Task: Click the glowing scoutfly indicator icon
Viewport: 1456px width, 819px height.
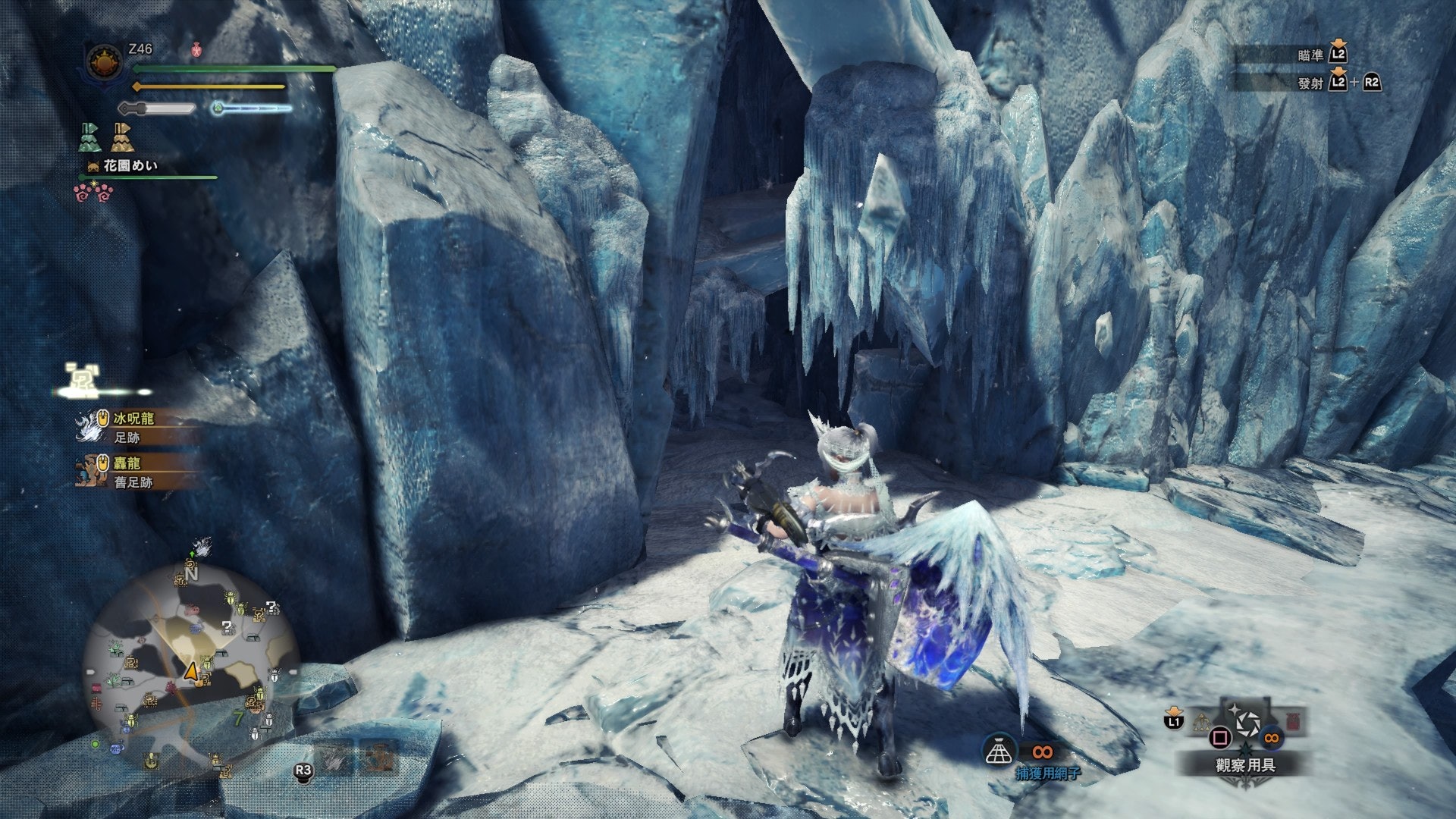Action: [x=82, y=380]
